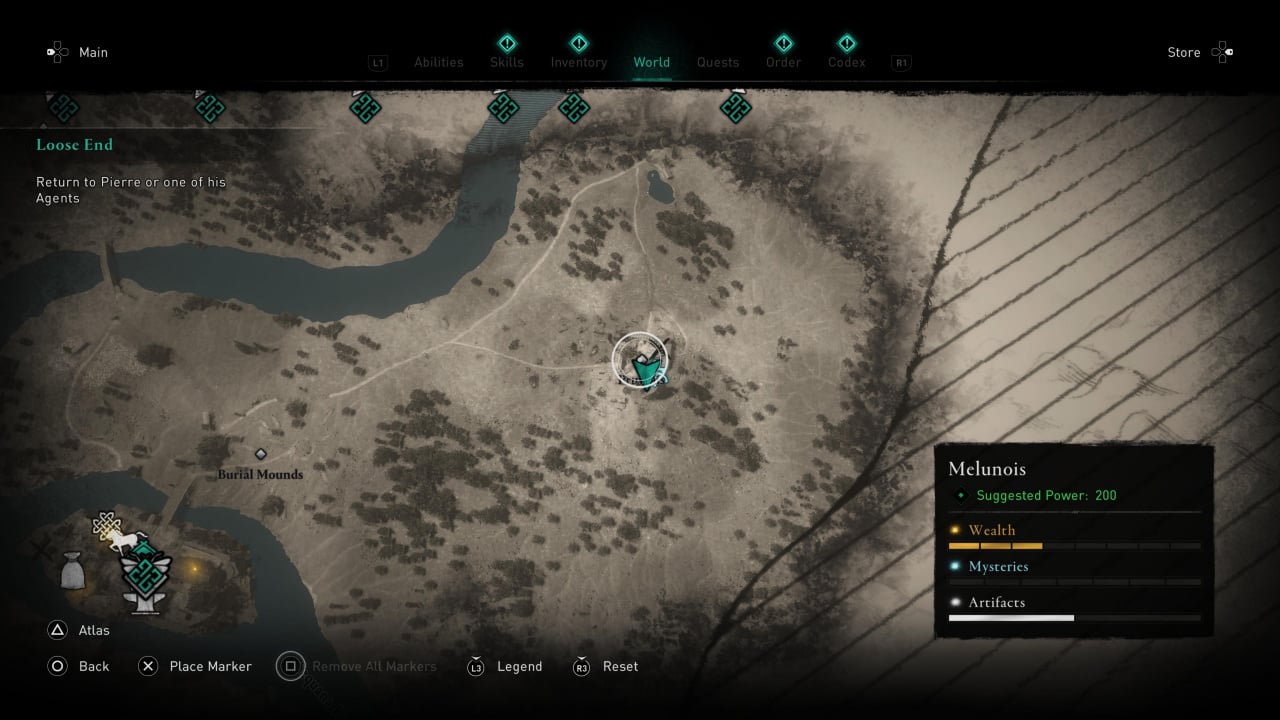Select the World tab
The image size is (1280, 720).
[652, 62]
